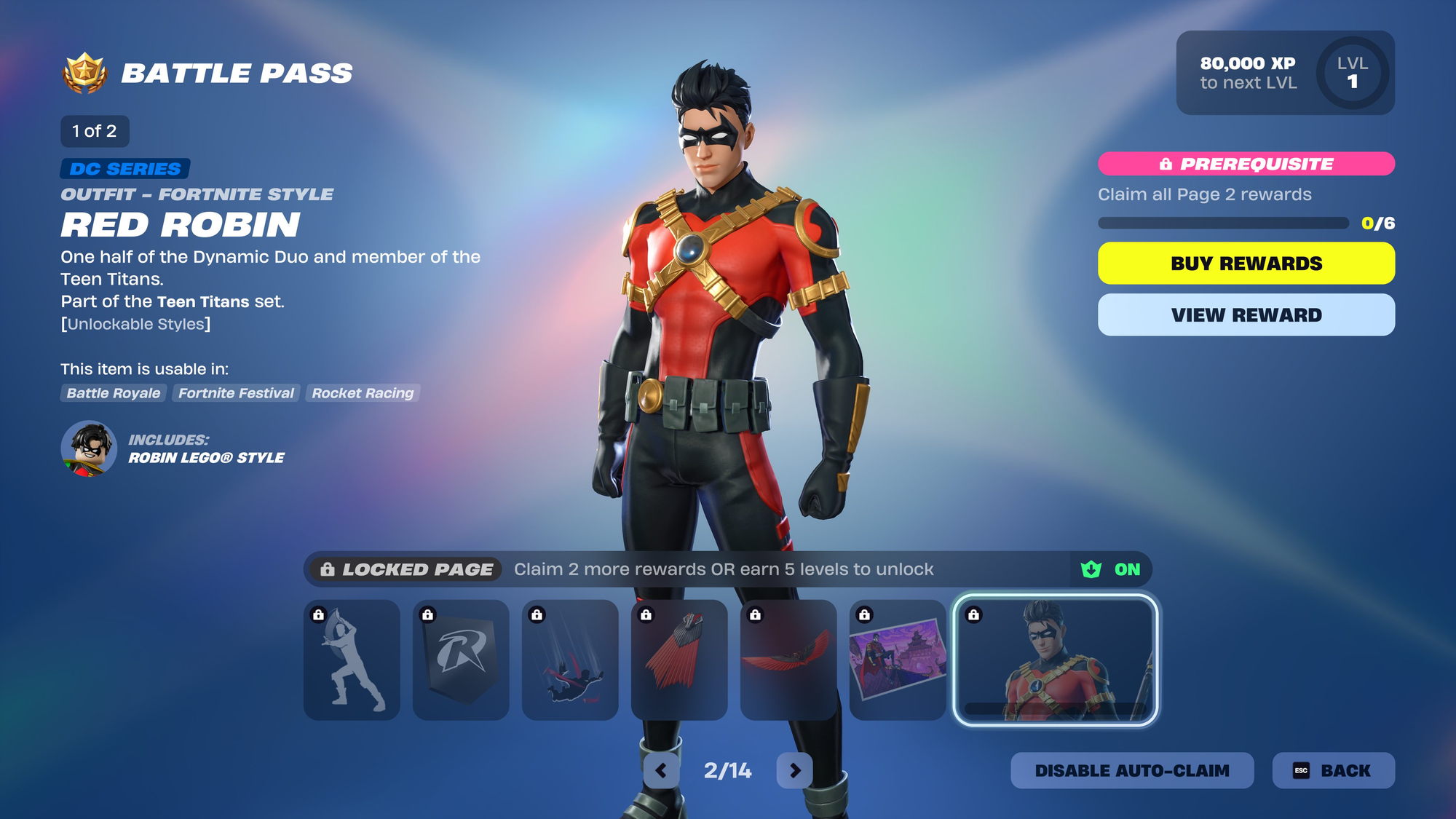Toggle the auto-claim ON indicator
This screenshot has height=819, width=1456.
click(1112, 569)
